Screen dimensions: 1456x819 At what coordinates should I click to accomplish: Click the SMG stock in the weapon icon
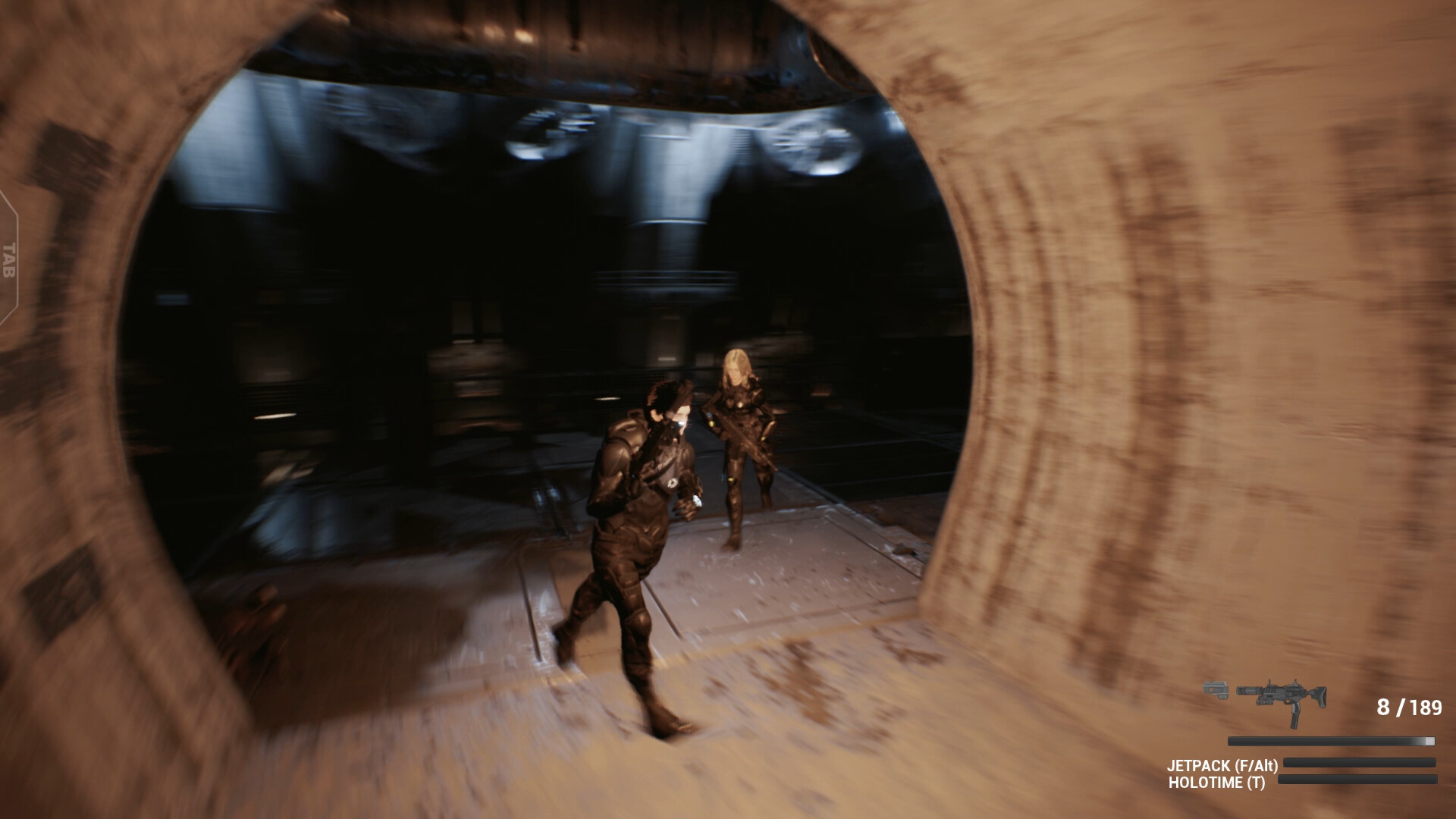[x=1320, y=697]
